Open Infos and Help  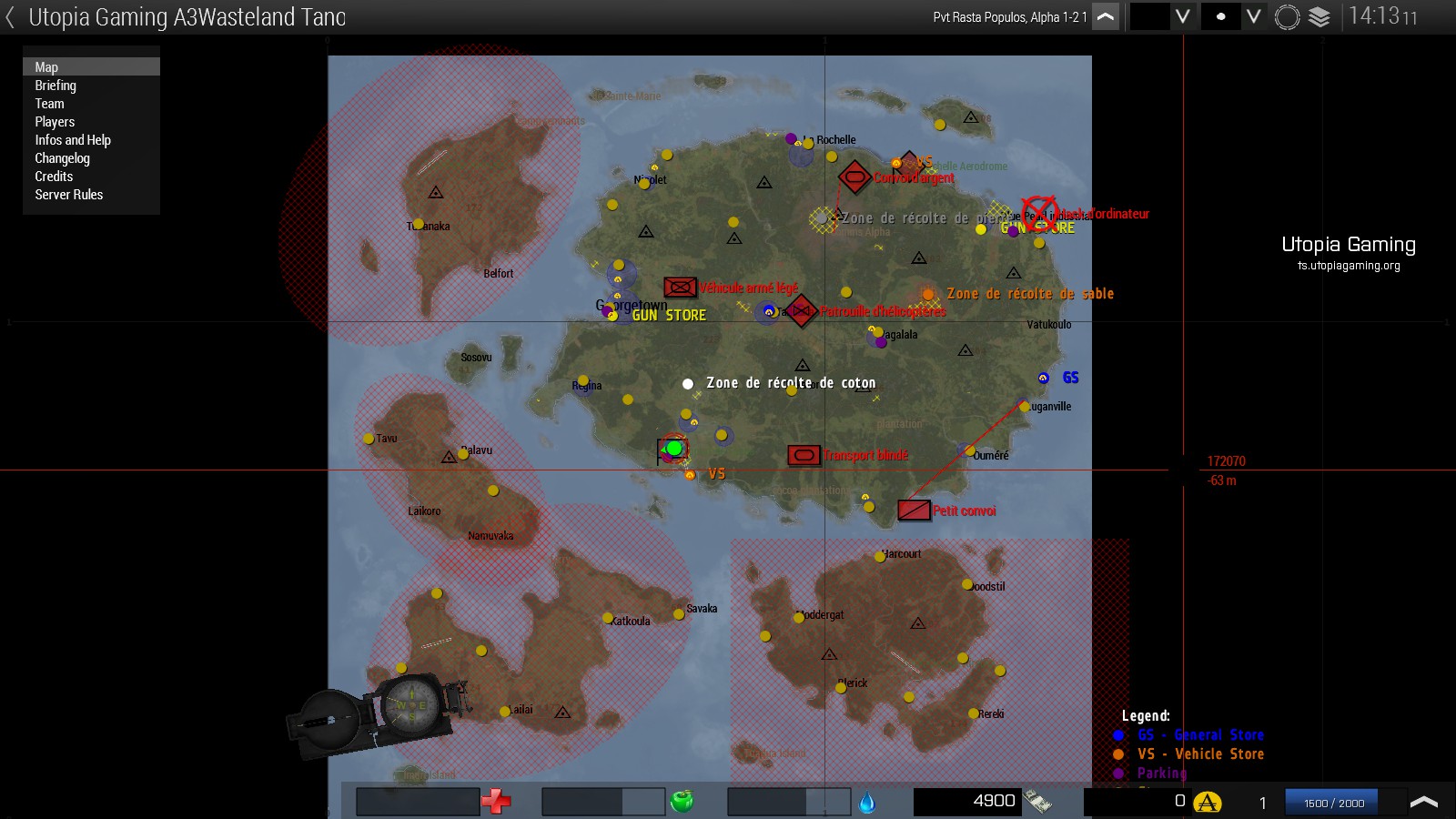click(73, 140)
